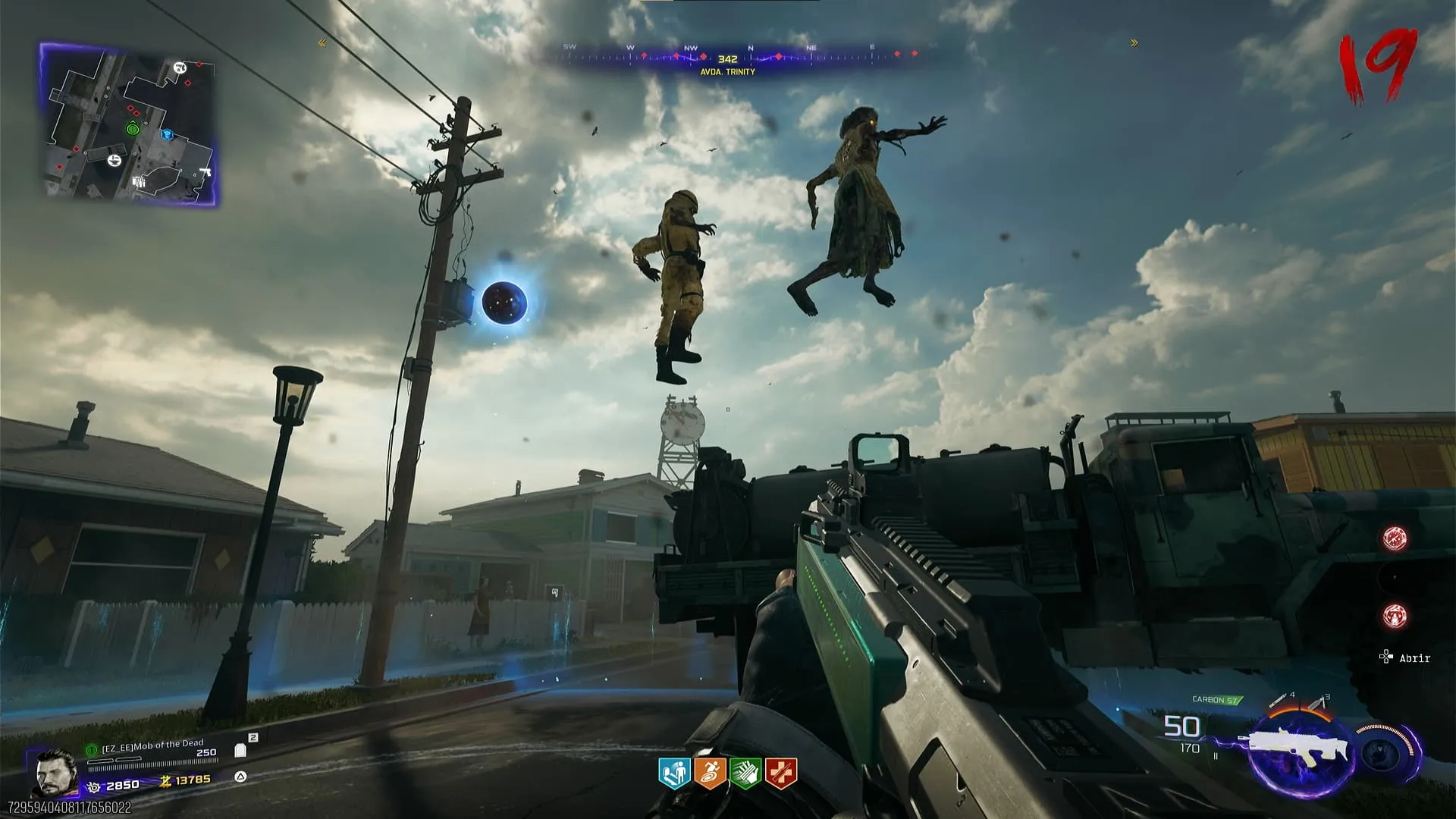Viewport: 1456px width, 819px height.
Task: Click the player character portrait
Action: click(56, 772)
